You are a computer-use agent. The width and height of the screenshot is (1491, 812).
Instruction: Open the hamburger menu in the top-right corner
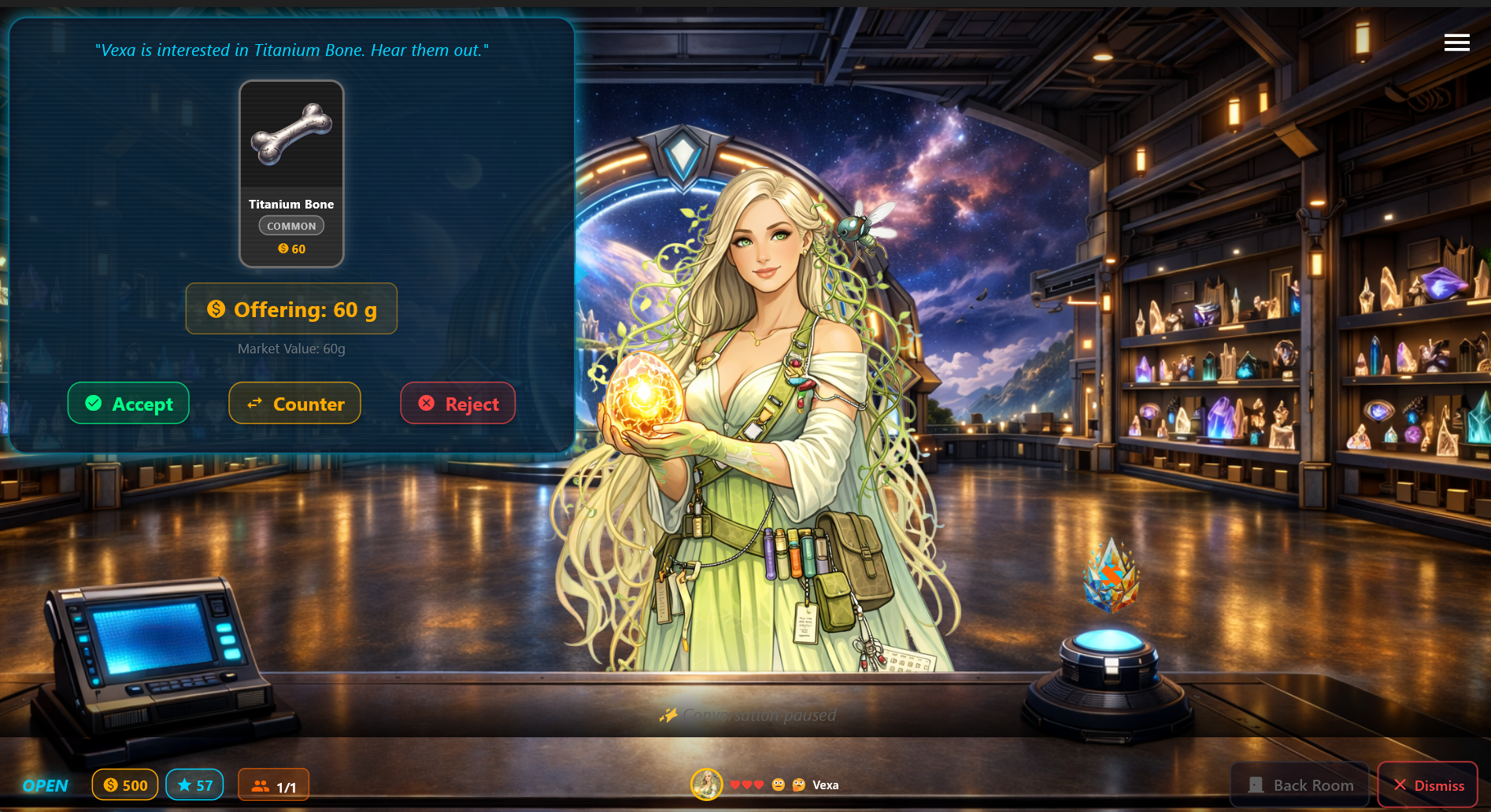coord(1457,42)
